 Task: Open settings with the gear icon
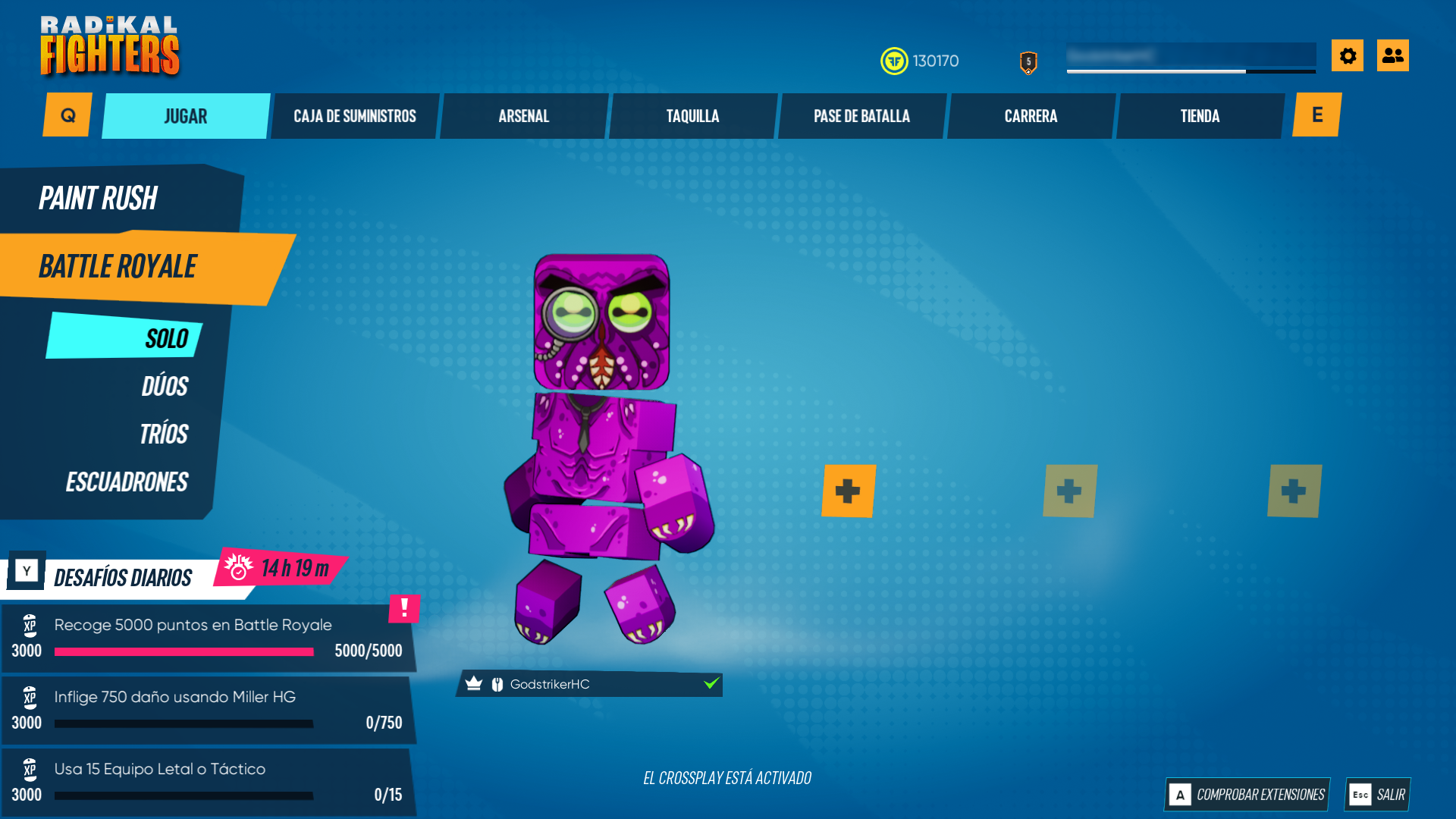point(1348,55)
